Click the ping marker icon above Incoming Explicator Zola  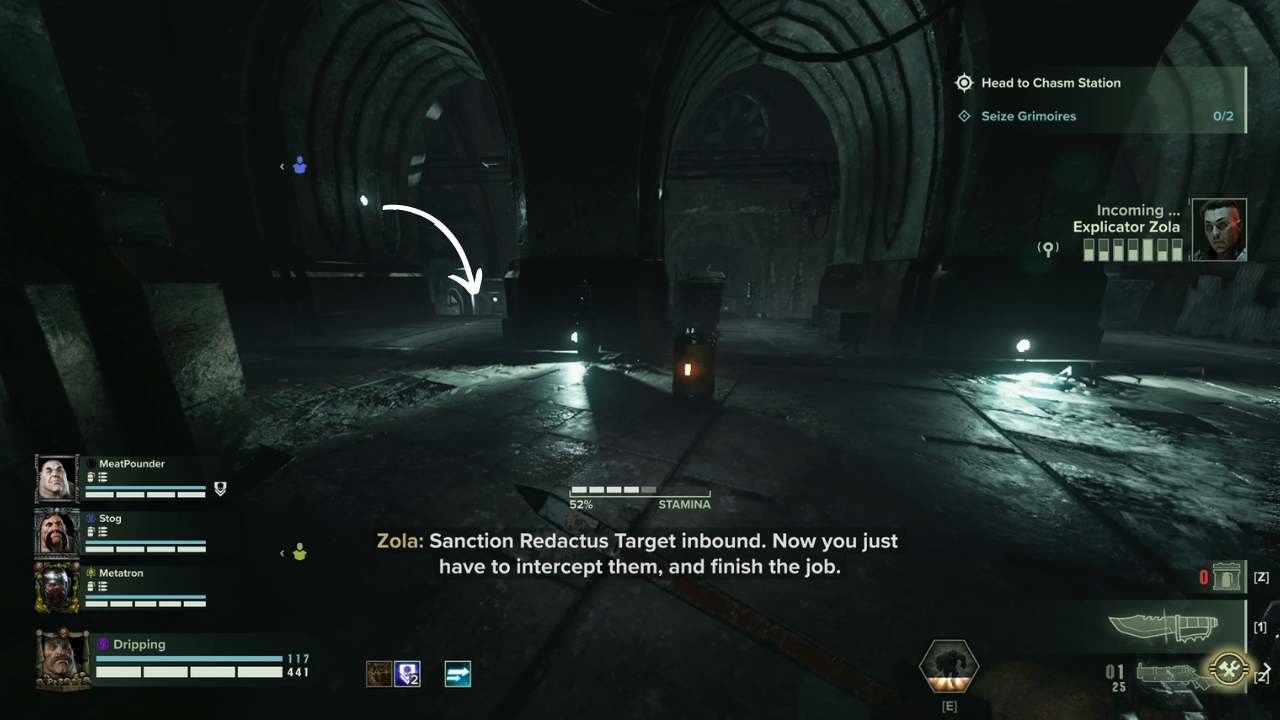[x=1047, y=247]
